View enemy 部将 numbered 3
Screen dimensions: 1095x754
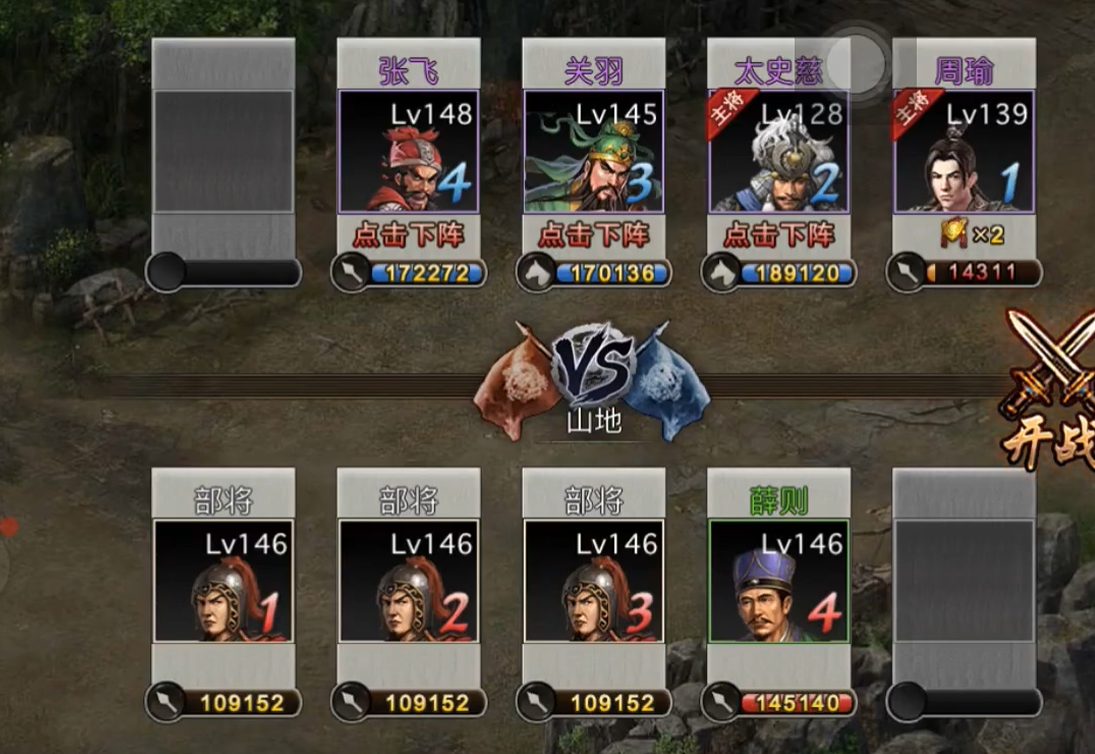[594, 581]
